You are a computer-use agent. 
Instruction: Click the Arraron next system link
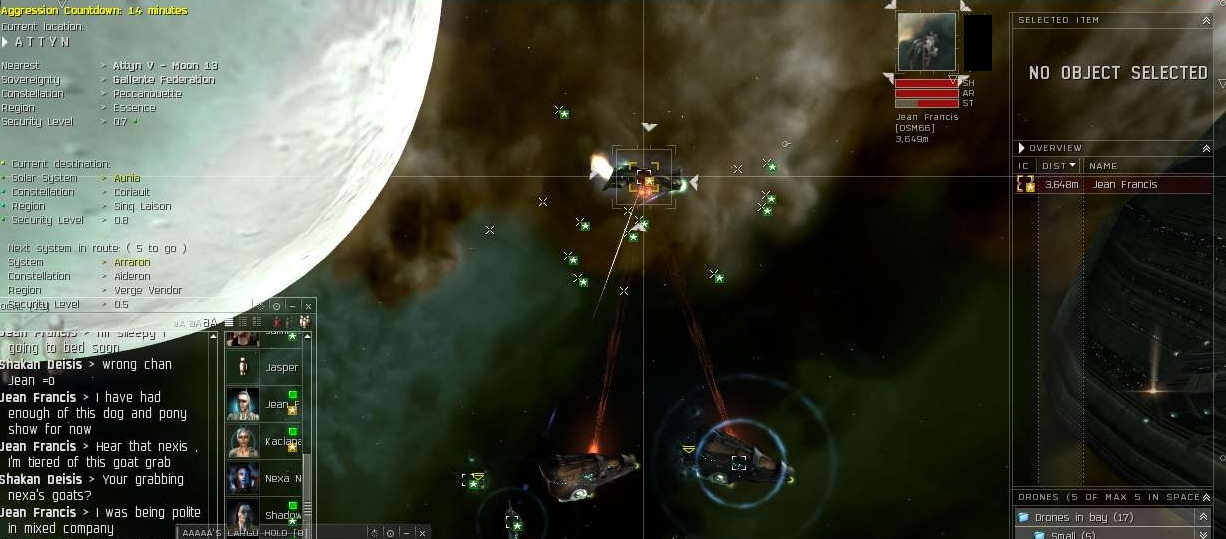click(x=132, y=262)
